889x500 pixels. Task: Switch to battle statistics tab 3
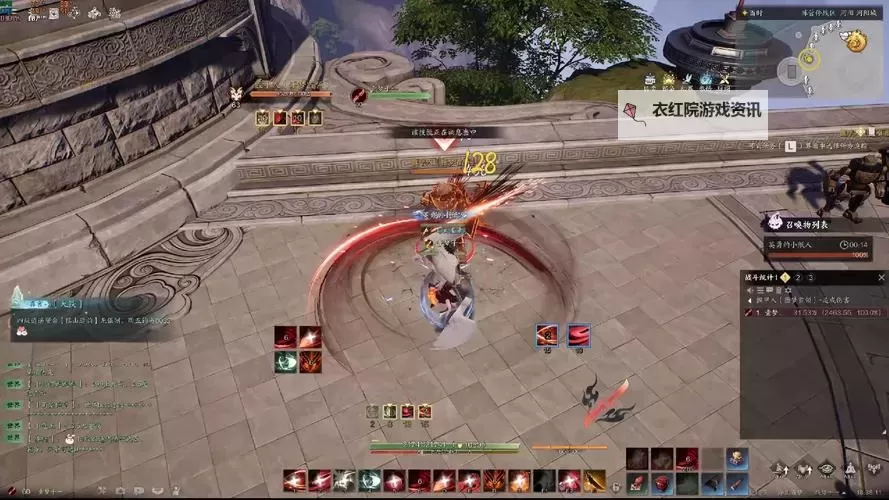coord(811,277)
